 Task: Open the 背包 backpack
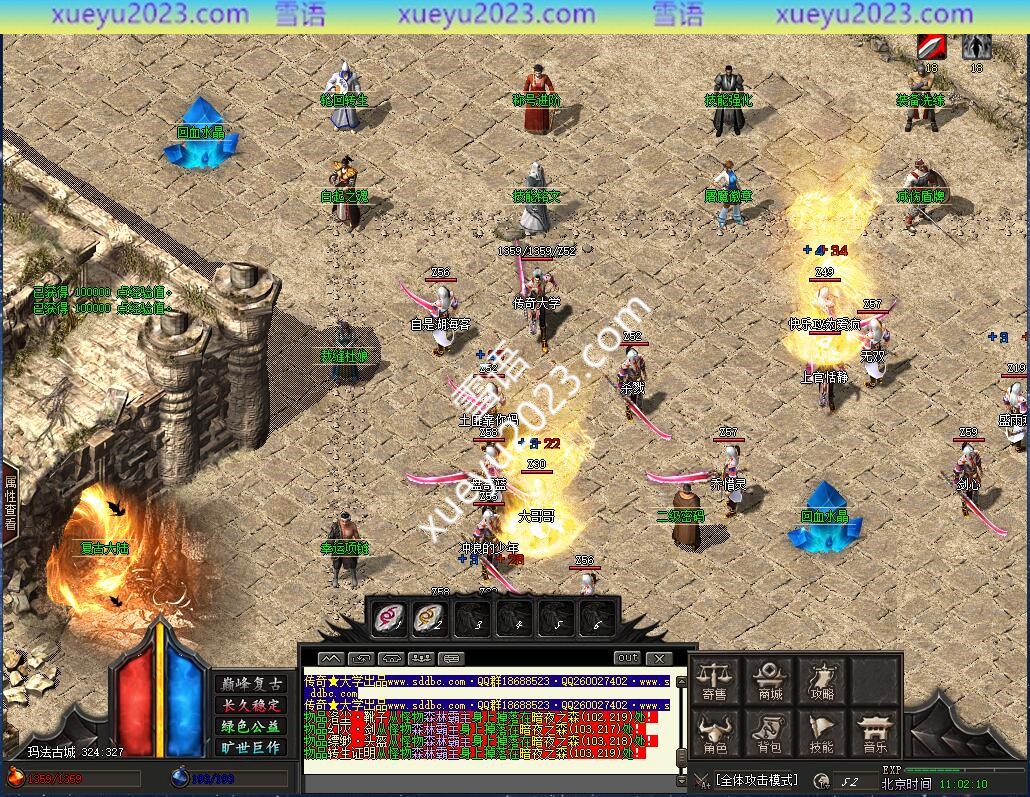click(x=770, y=735)
